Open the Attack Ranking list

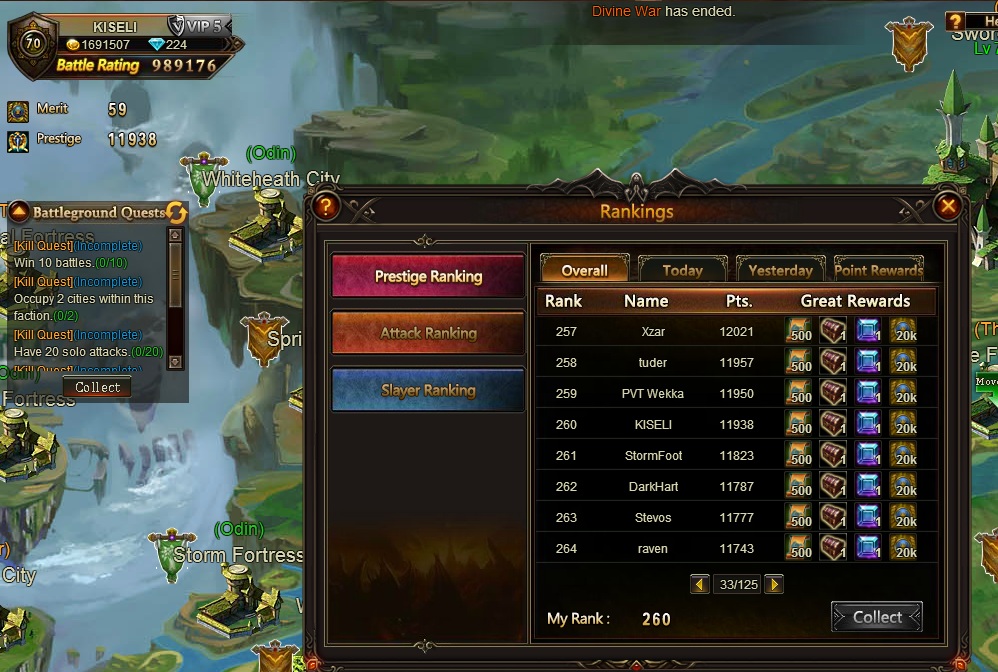click(428, 333)
